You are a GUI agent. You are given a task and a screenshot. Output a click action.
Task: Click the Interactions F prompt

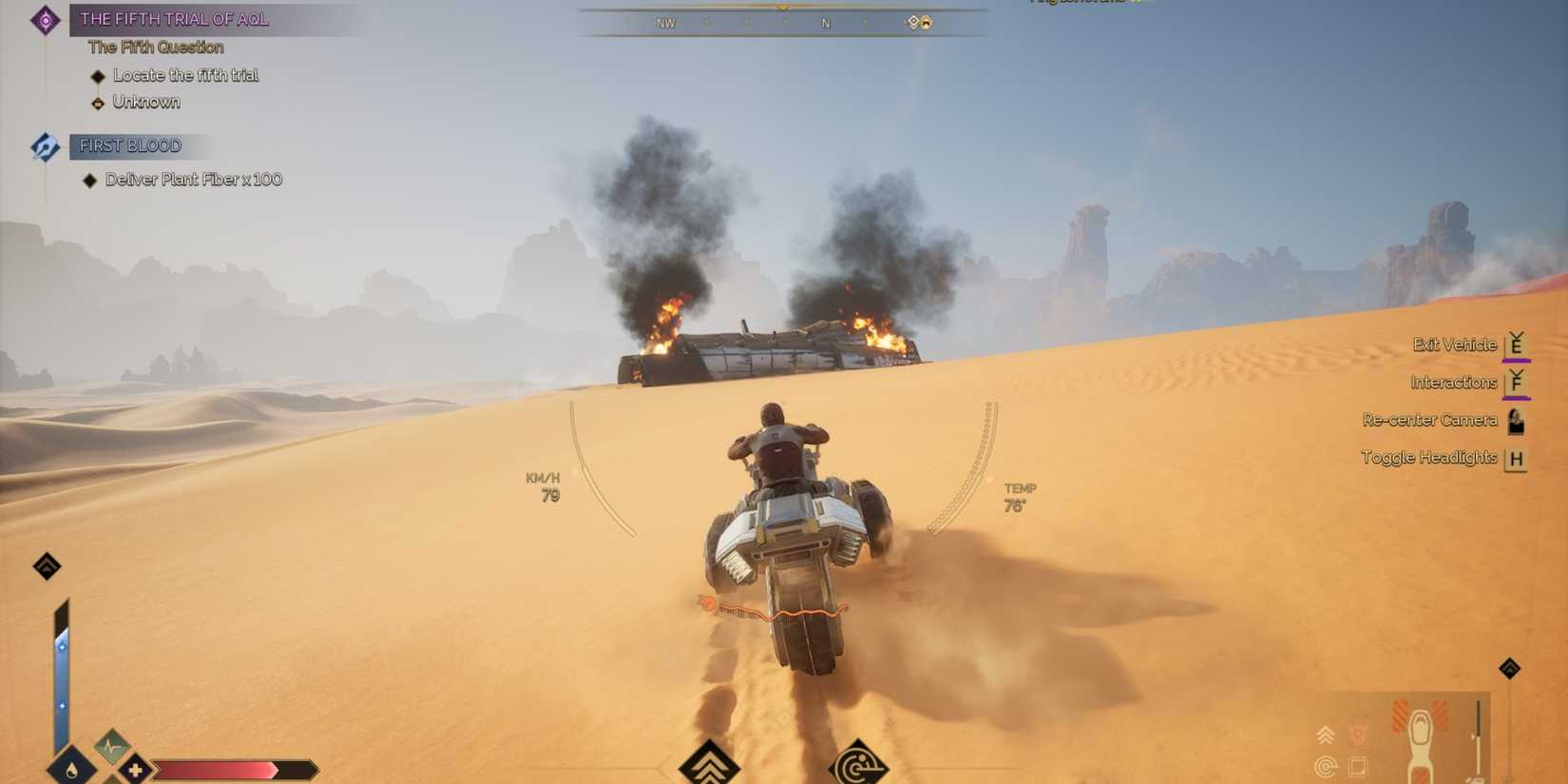coord(1517,382)
